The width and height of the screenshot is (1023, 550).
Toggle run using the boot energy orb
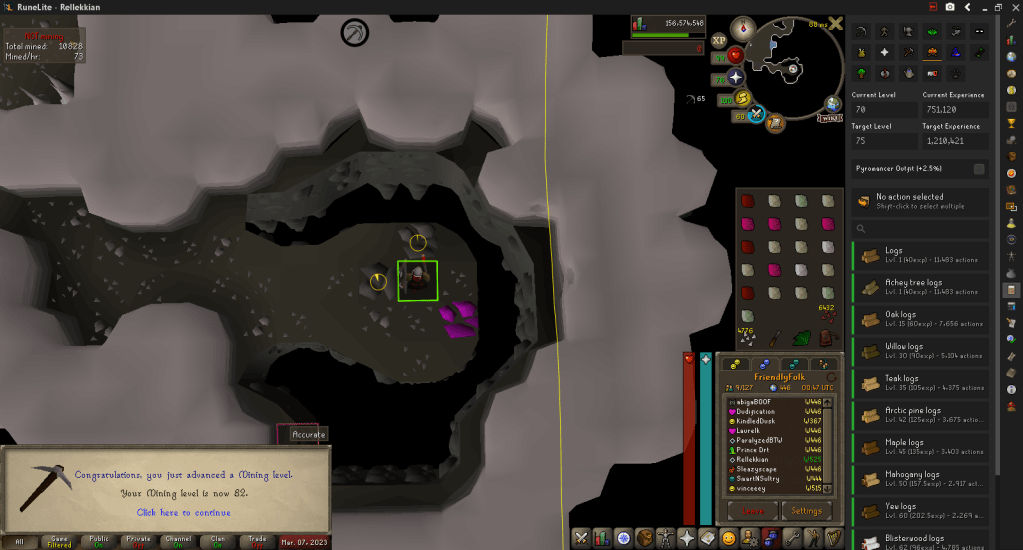coord(744,98)
